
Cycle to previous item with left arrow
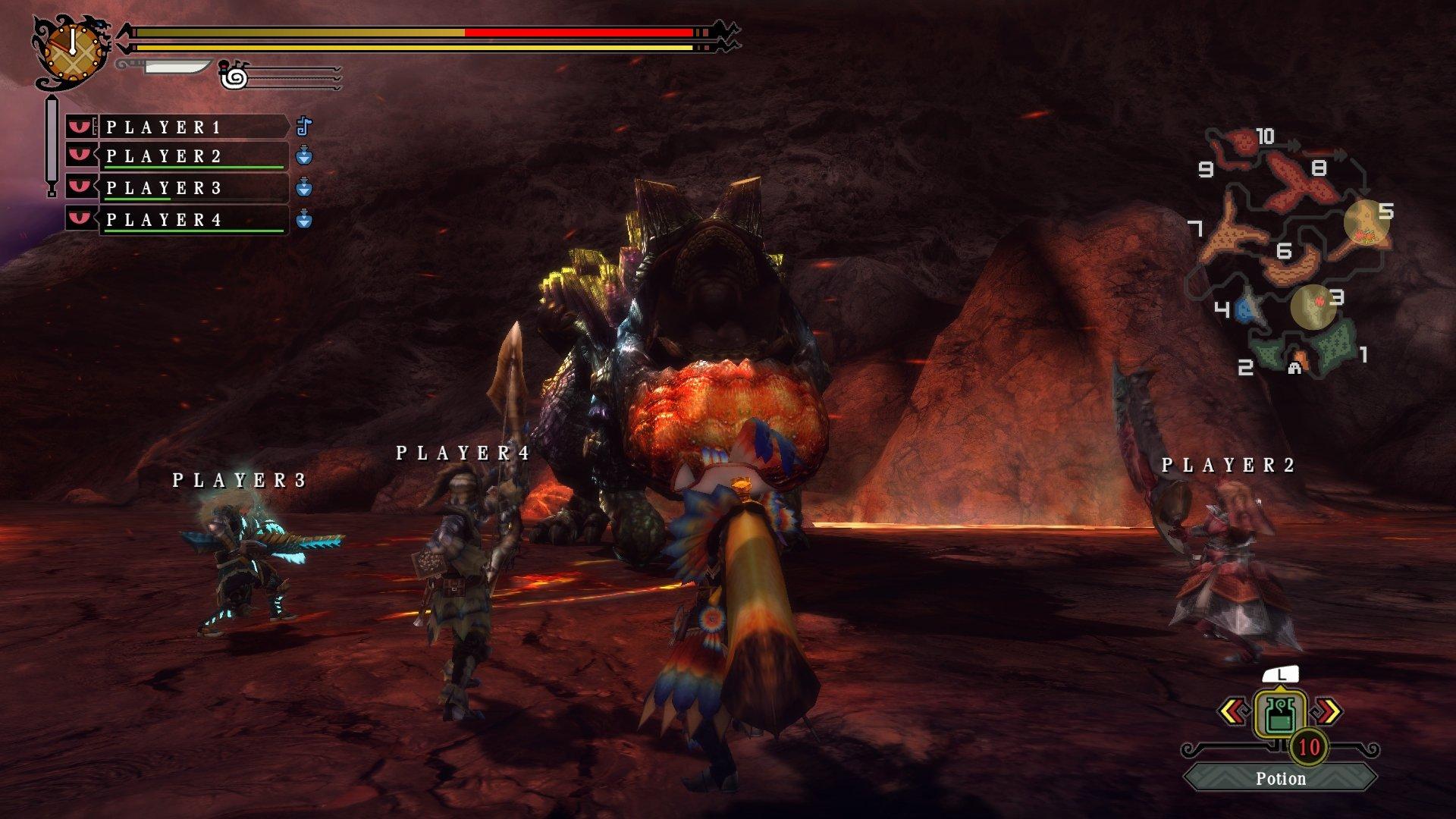click(1232, 711)
